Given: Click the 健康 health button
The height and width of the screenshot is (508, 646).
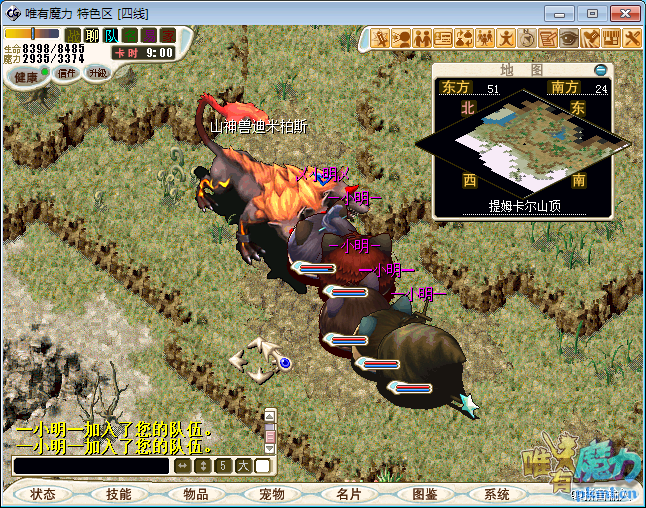Looking at the screenshot, I should click(x=26, y=77).
